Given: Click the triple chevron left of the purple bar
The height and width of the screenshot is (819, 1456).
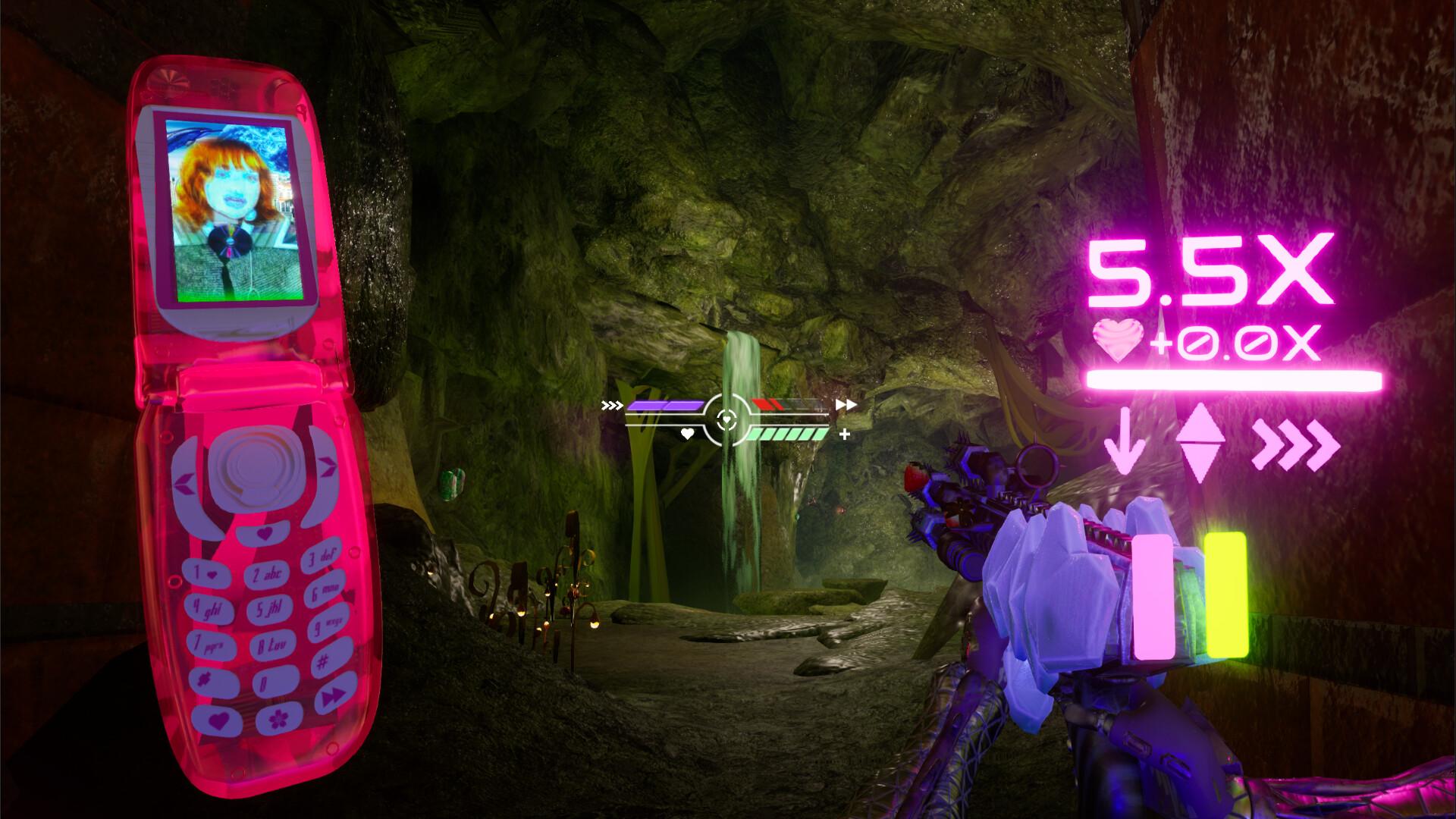Looking at the screenshot, I should point(610,404).
